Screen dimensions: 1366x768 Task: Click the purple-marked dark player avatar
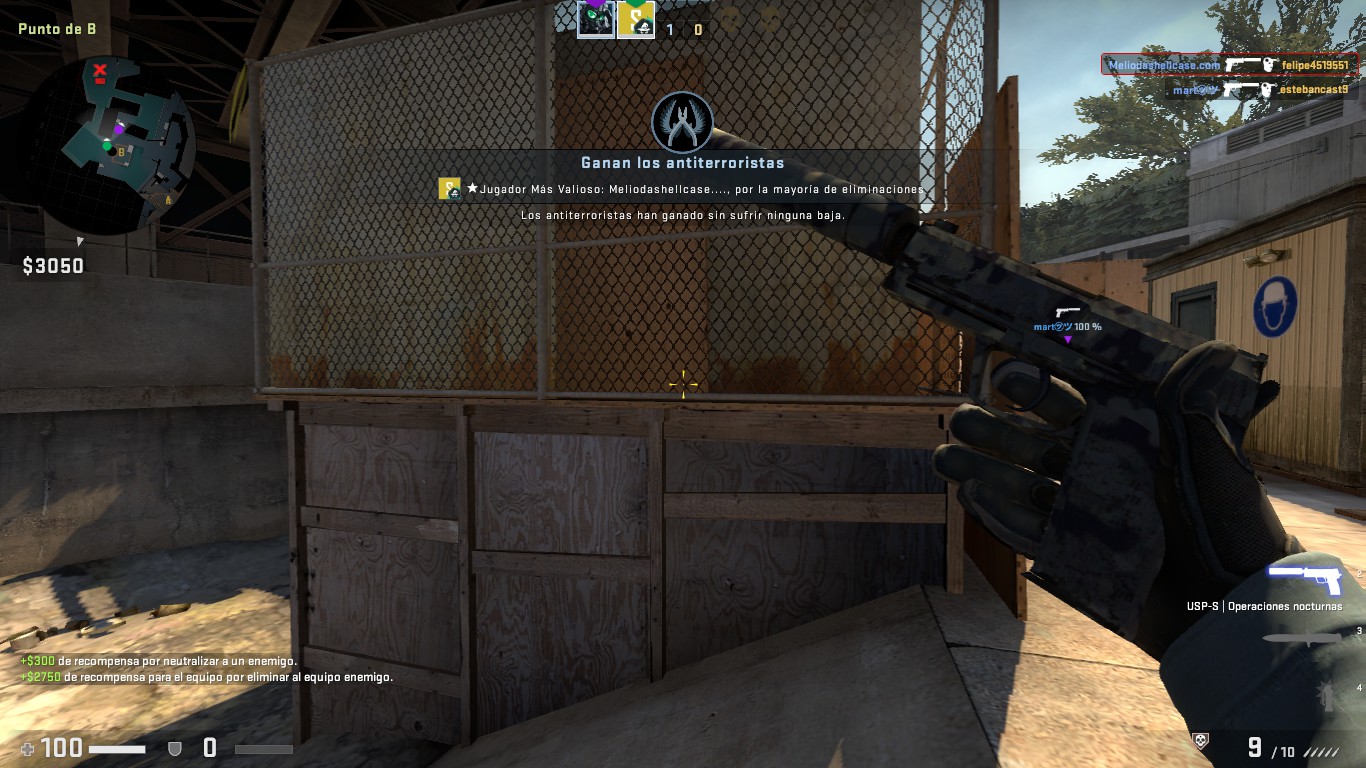tap(596, 19)
